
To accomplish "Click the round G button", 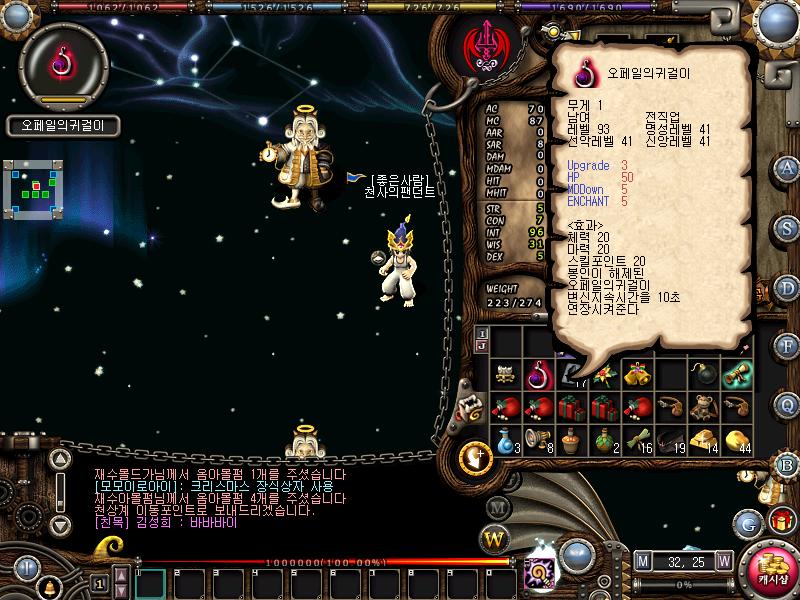I will (x=748, y=523).
